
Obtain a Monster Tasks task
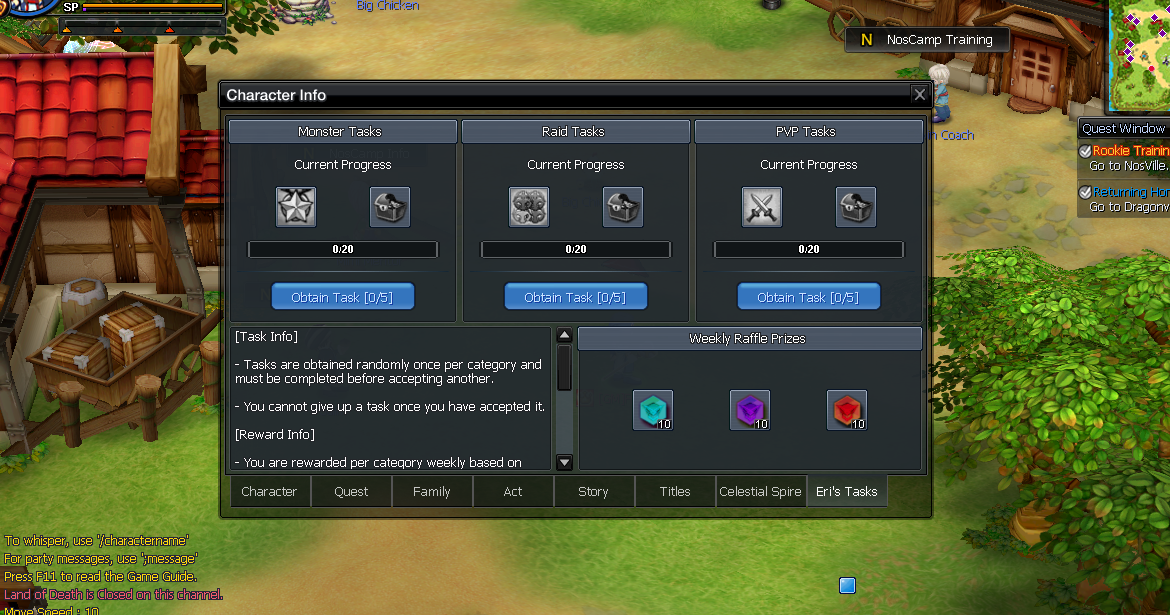pyautogui.click(x=343, y=297)
